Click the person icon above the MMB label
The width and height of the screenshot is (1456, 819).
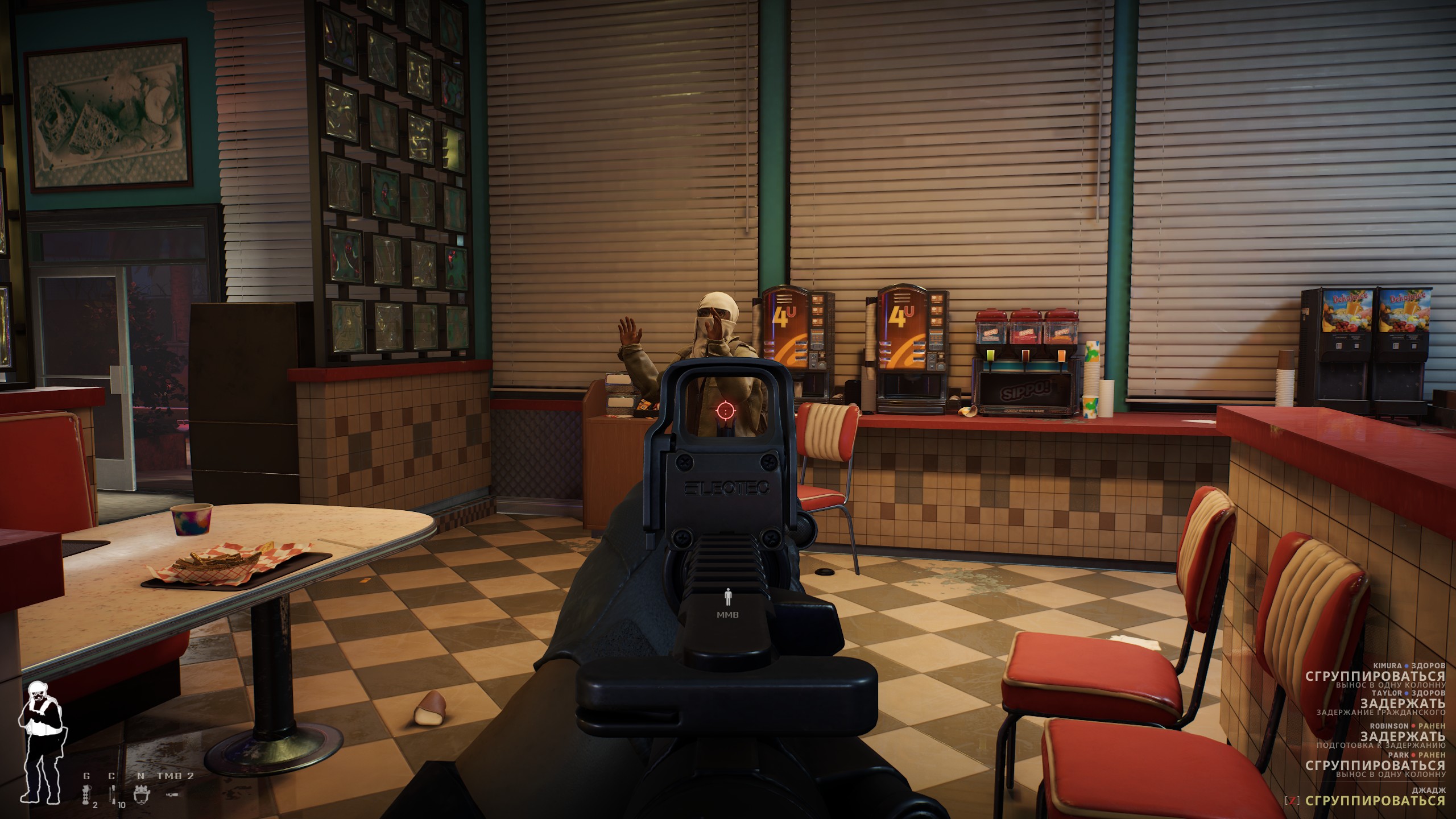727,597
